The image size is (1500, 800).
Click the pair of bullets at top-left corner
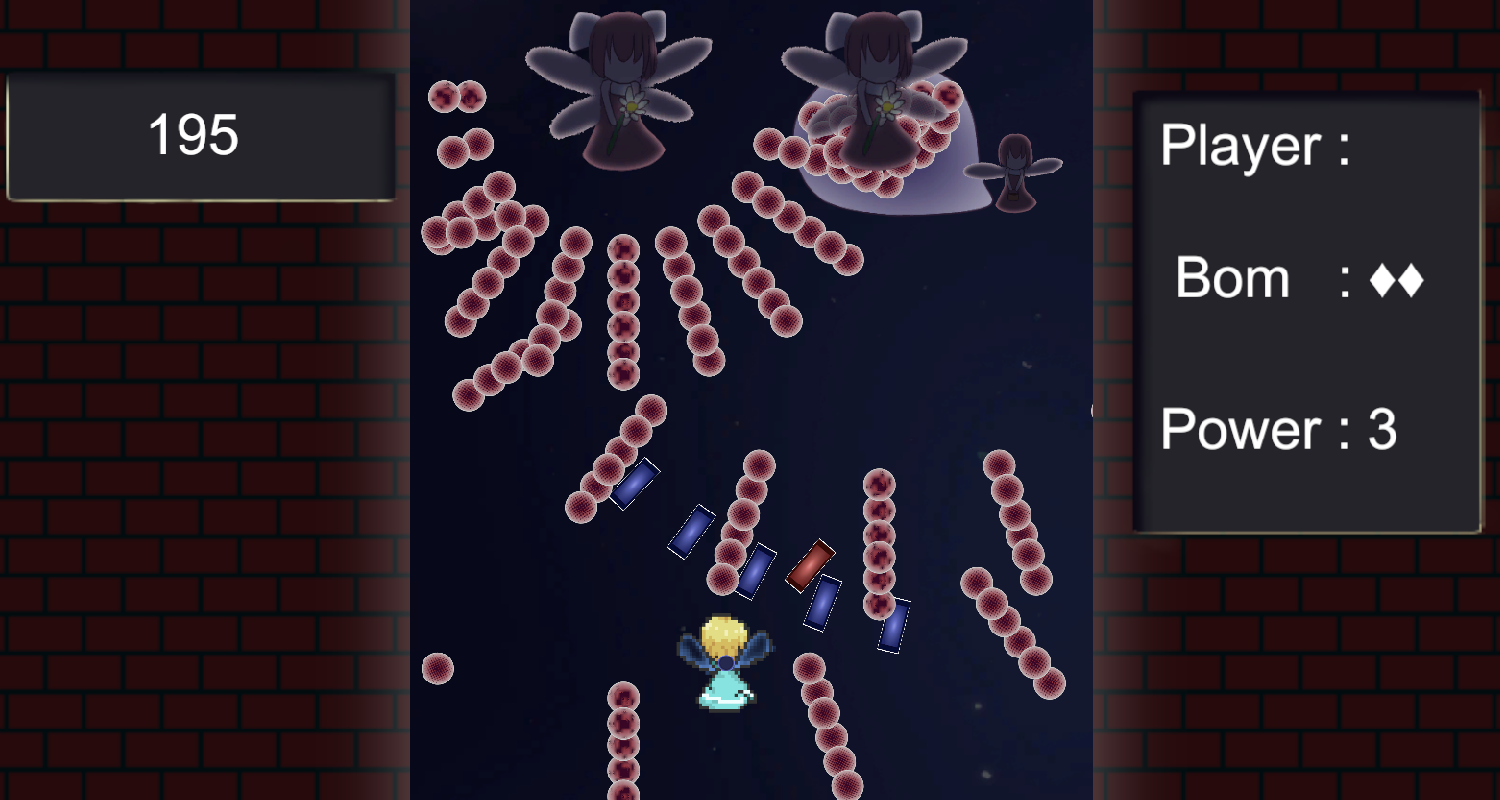click(x=455, y=98)
